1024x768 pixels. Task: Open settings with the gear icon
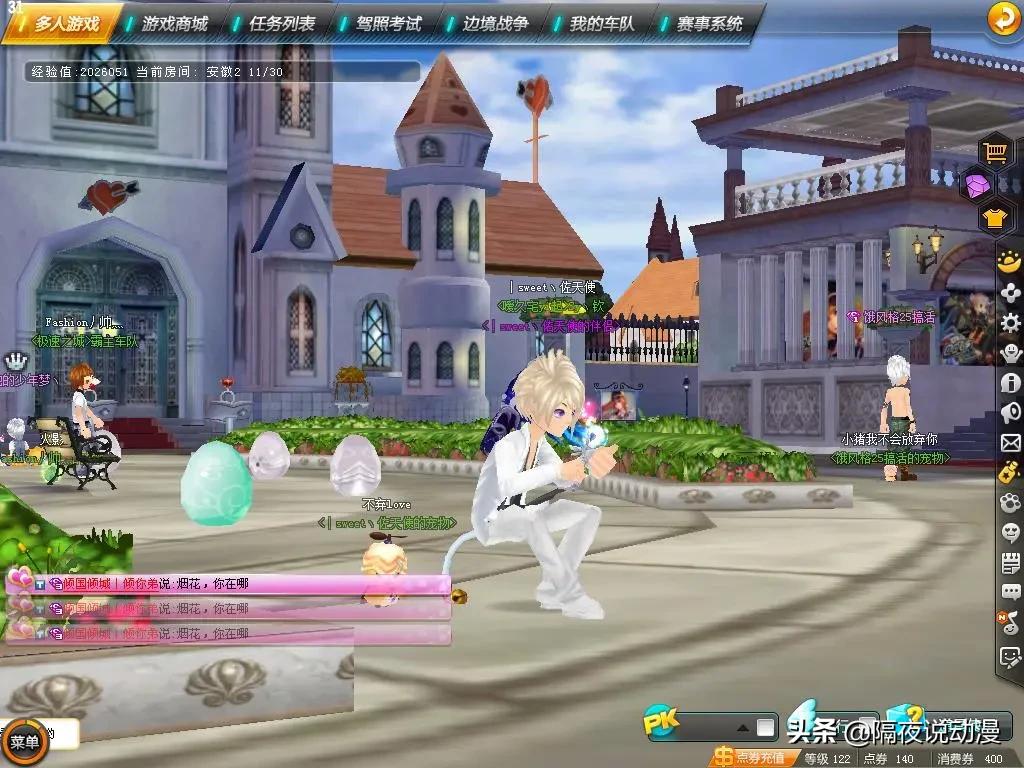[1010, 323]
